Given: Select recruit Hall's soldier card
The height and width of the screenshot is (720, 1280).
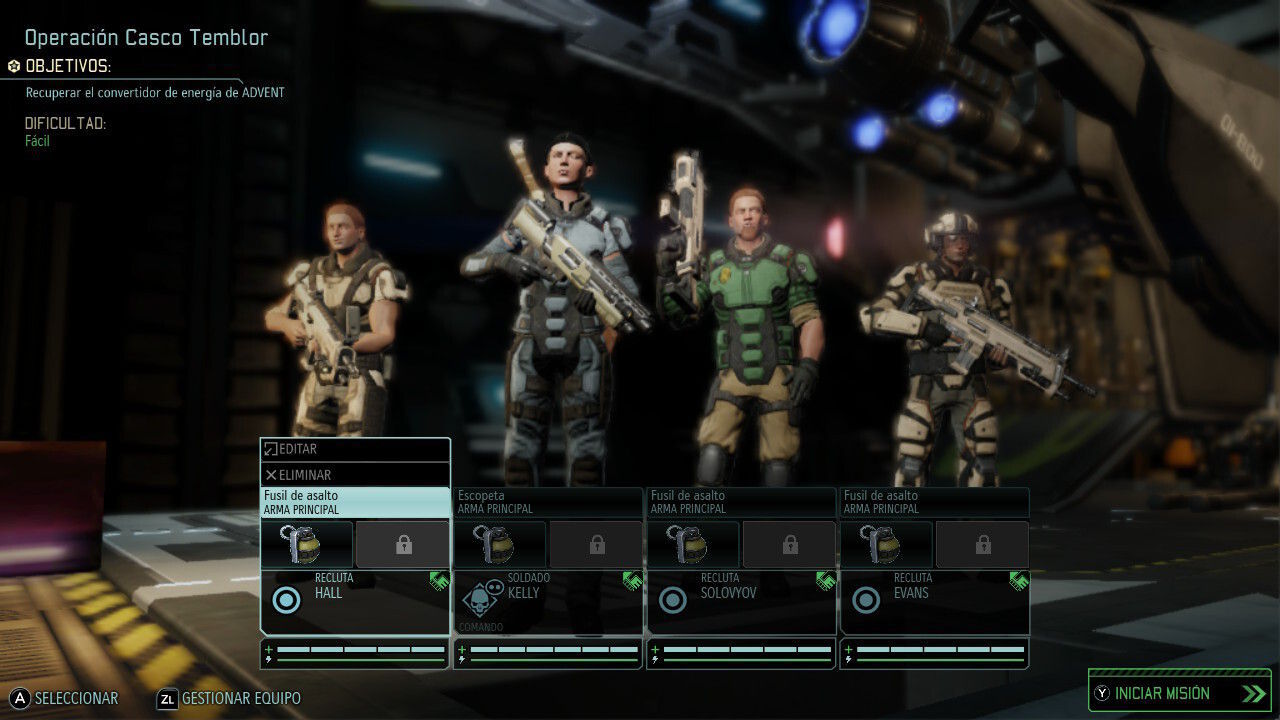Looking at the screenshot, I should 355,601.
